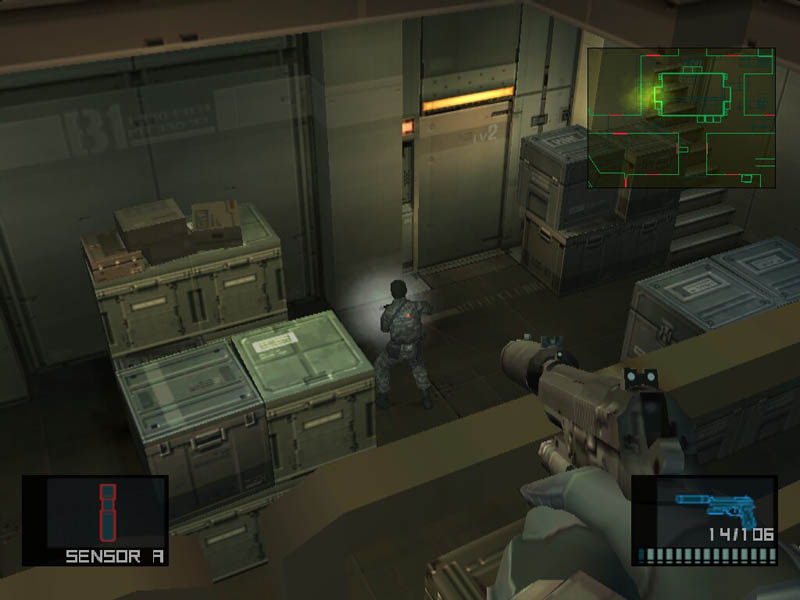This screenshot has height=600, width=800.
Task: Select the Sensor A item slot
Action: (x=95, y=521)
